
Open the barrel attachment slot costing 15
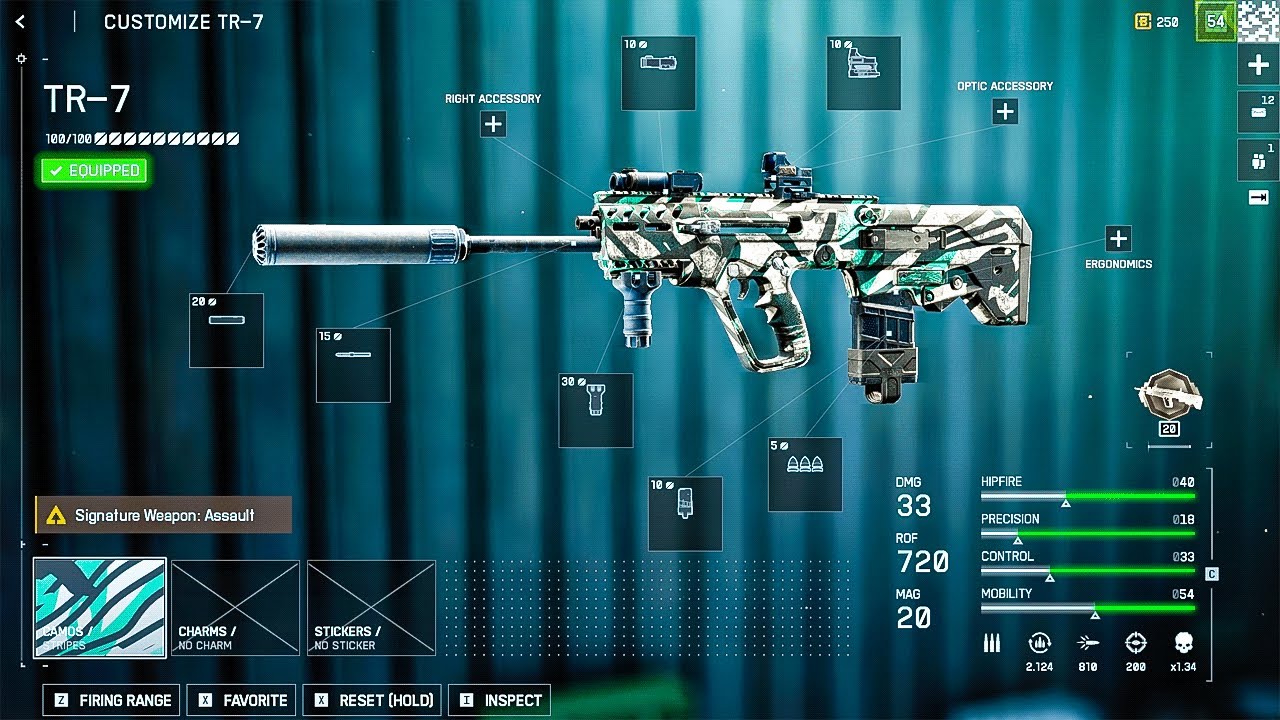[353, 365]
